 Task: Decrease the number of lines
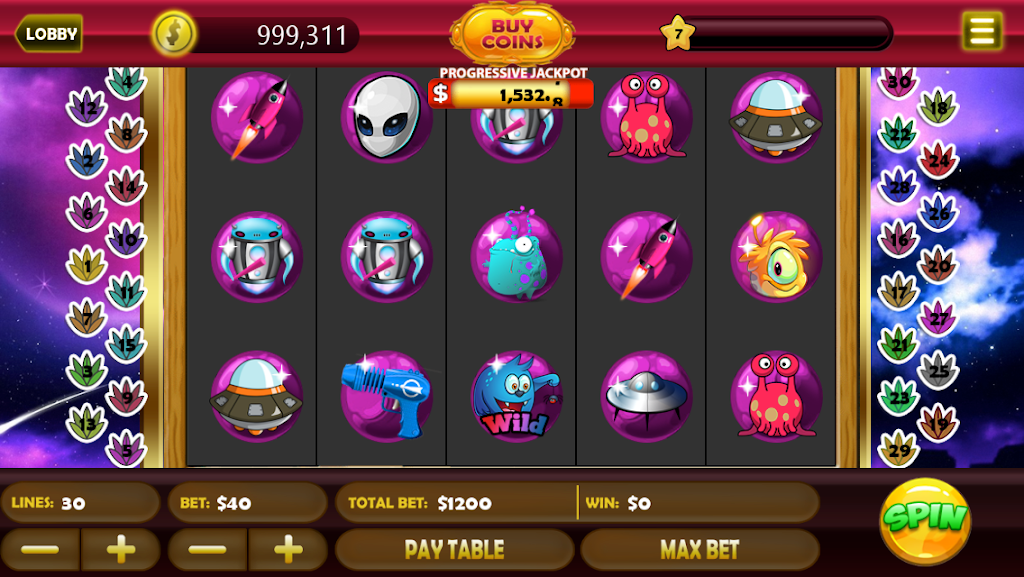click(40, 549)
